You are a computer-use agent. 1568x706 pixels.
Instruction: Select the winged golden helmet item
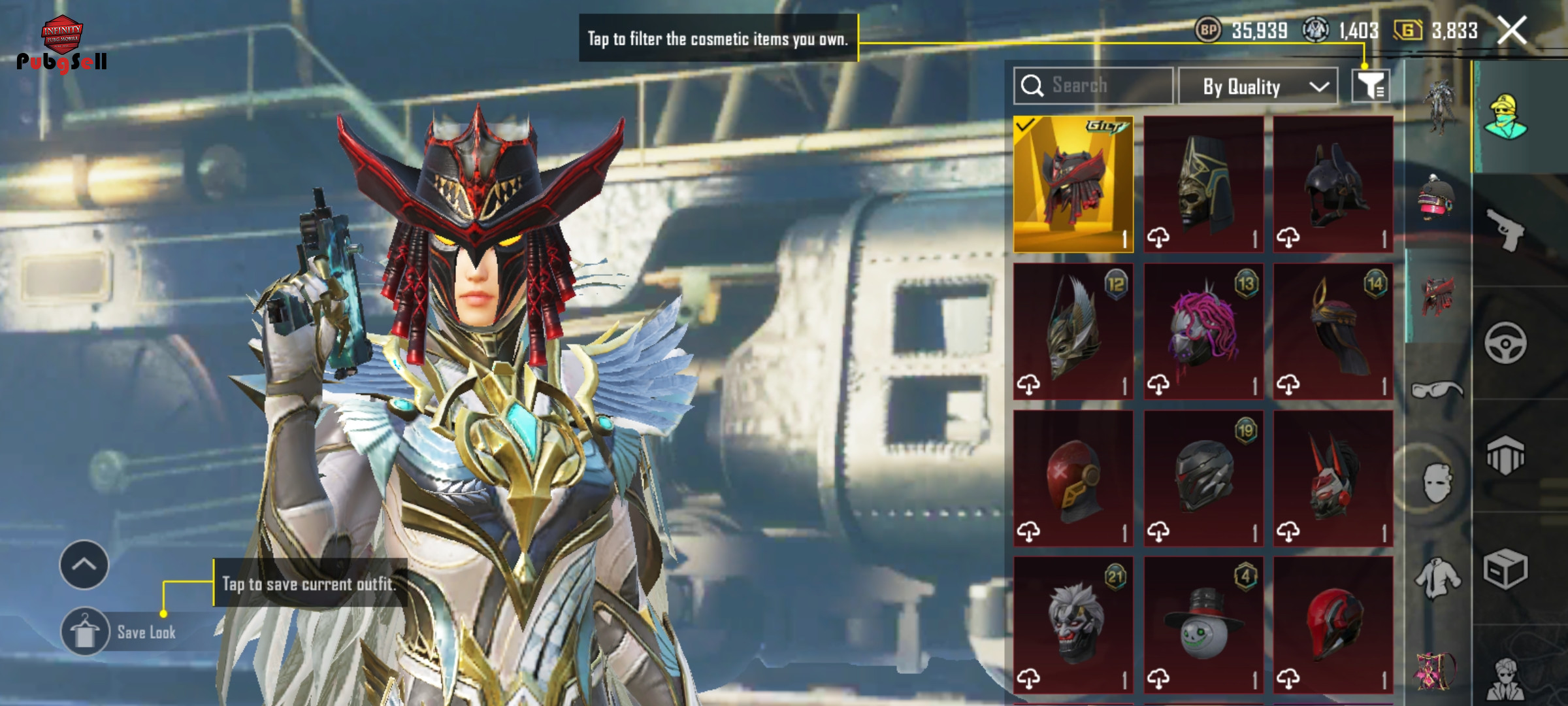point(1073,331)
